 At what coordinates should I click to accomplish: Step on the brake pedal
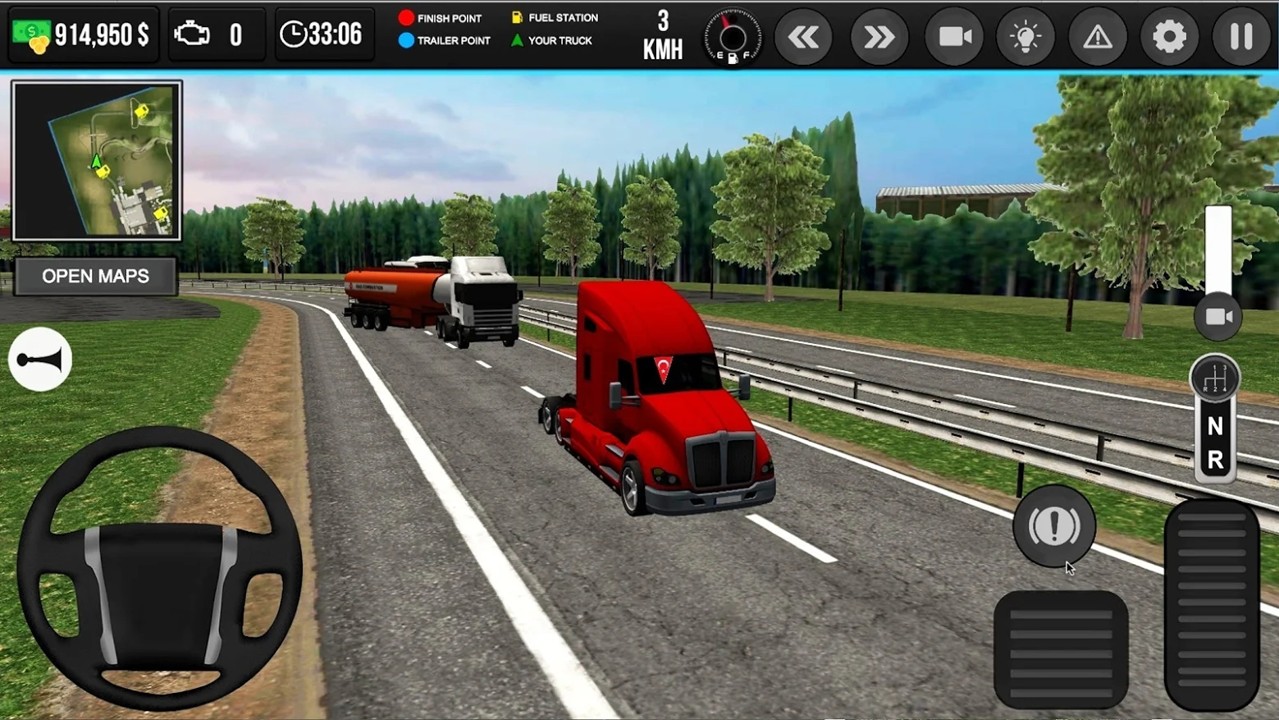pyautogui.click(x=1061, y=648)
